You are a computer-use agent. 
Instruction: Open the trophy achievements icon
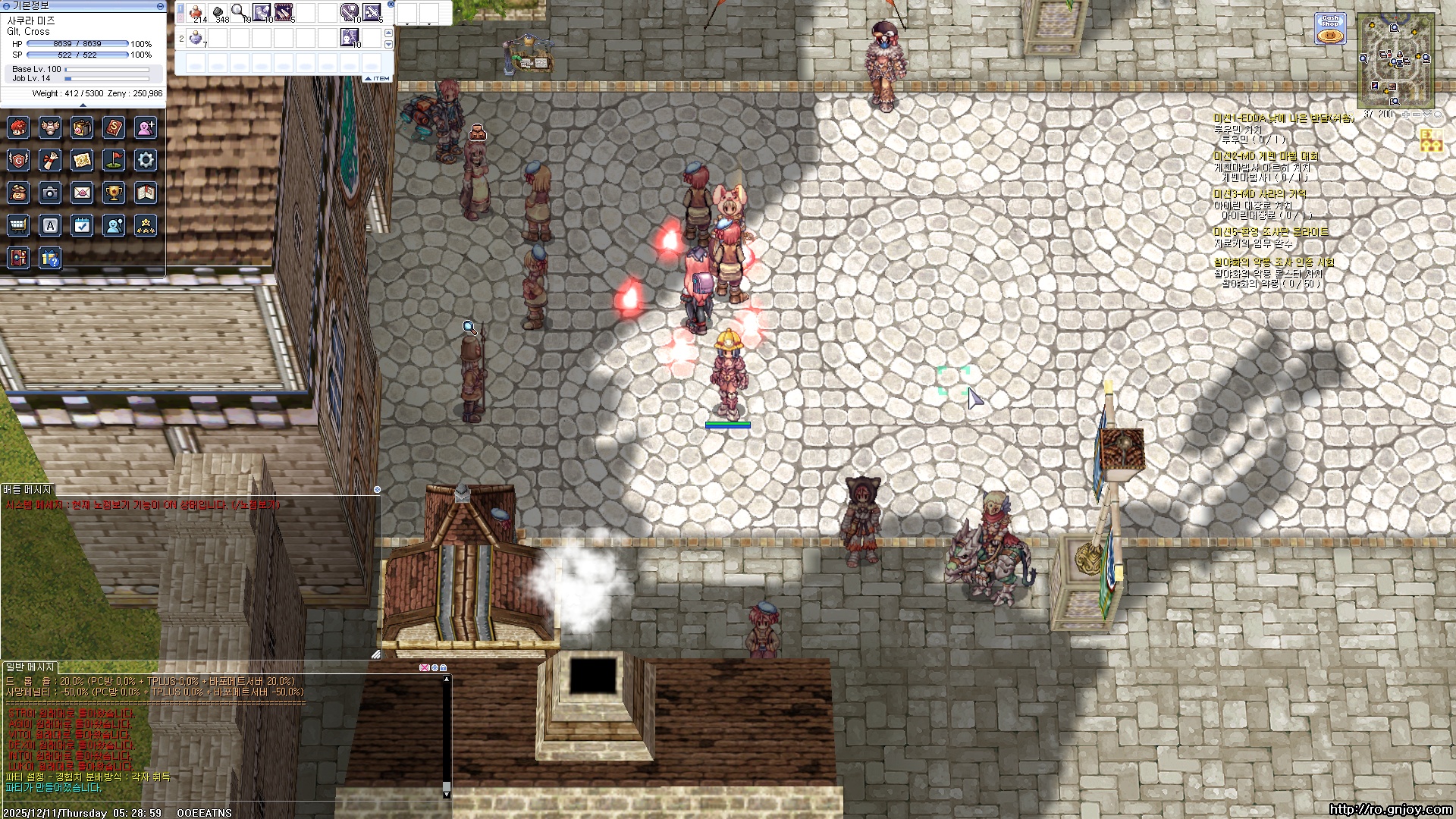tap(114, 193)
